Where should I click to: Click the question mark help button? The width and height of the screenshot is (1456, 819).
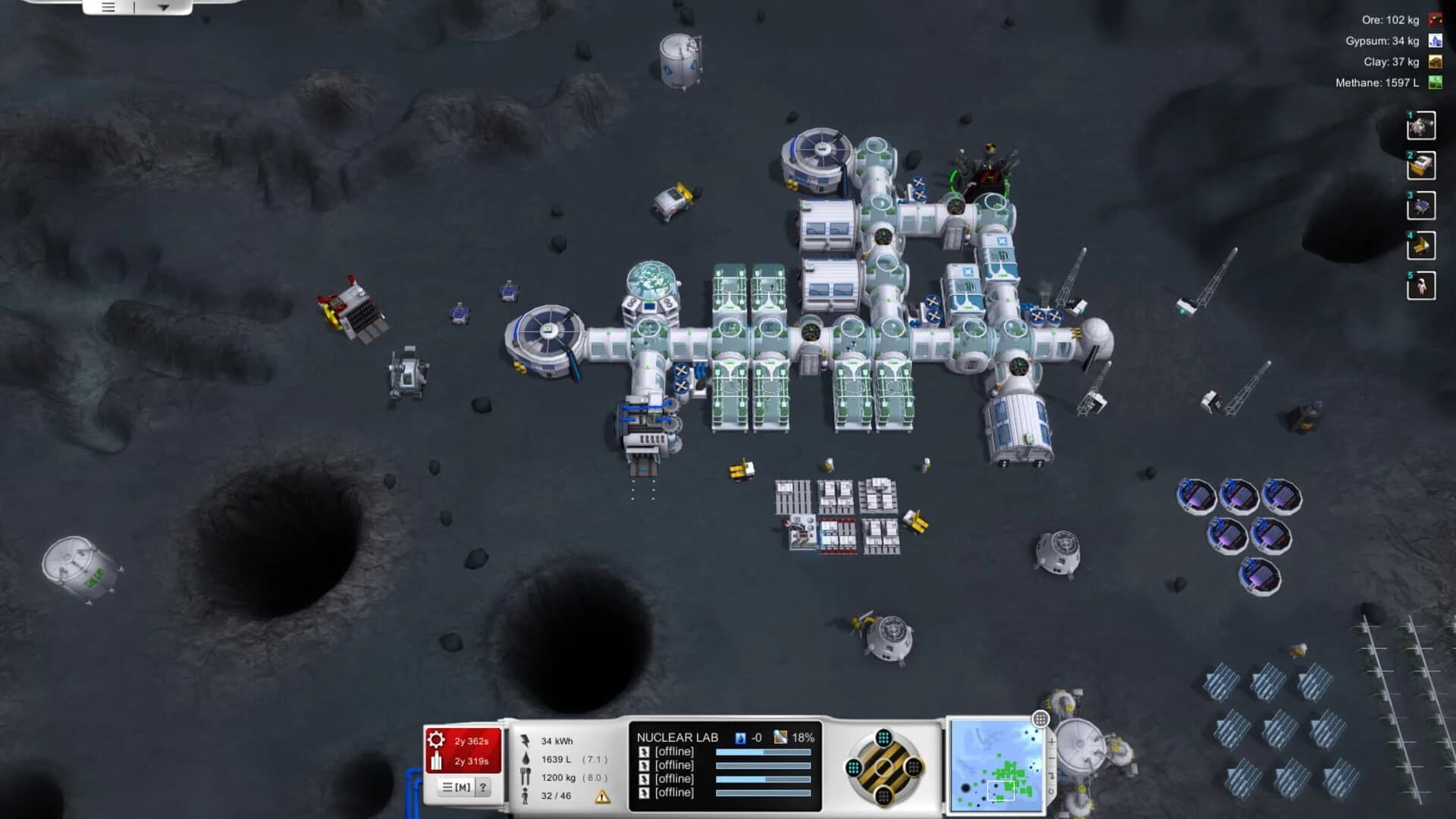tap(483, 786)
